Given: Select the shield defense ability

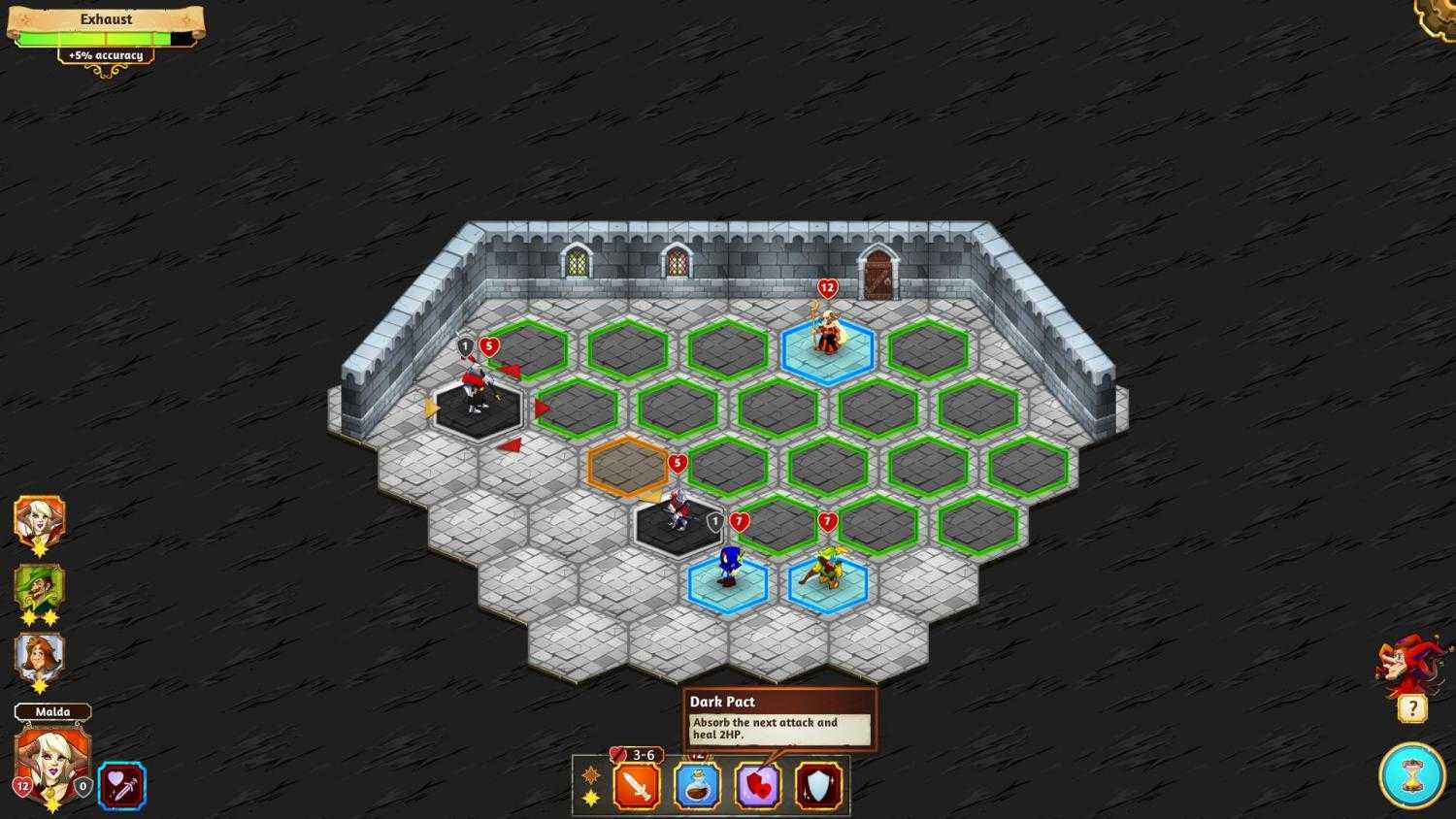Looking at the screenshot, I should point(820,784).
